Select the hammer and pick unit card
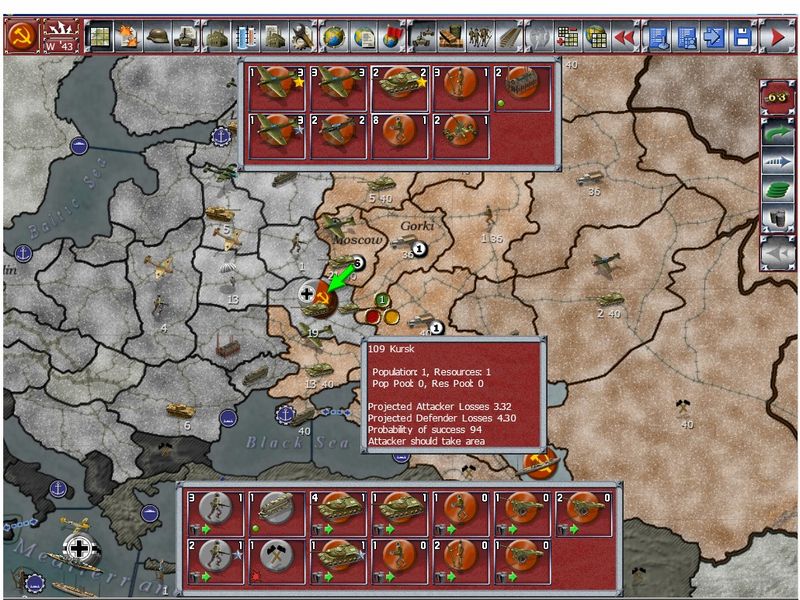Screen dimensions: 800x600 [x=274, y=560]
